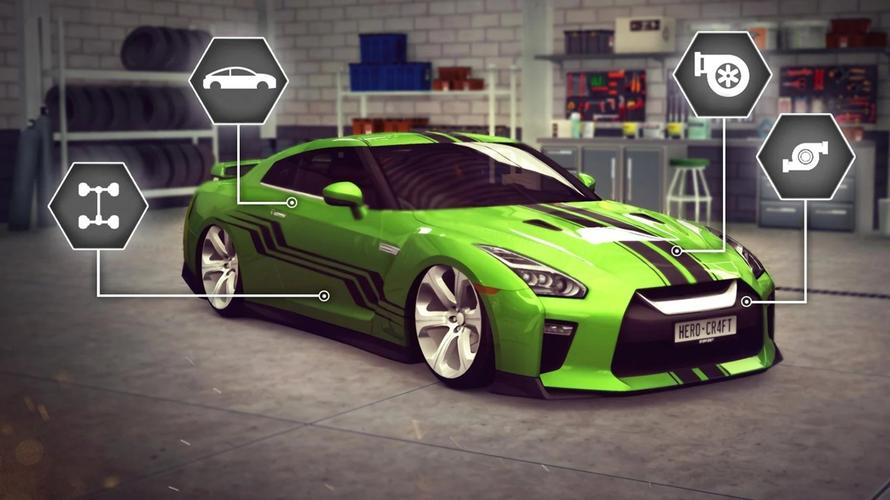Select the car body hexagon icon
Image resolution: width=890 pixels, height=500 pixels.
238,79
